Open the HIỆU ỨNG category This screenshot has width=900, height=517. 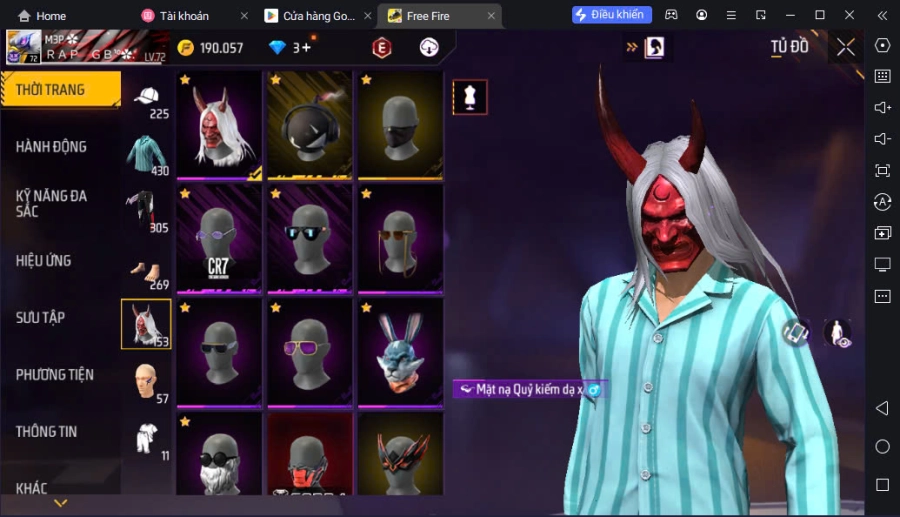44,261
